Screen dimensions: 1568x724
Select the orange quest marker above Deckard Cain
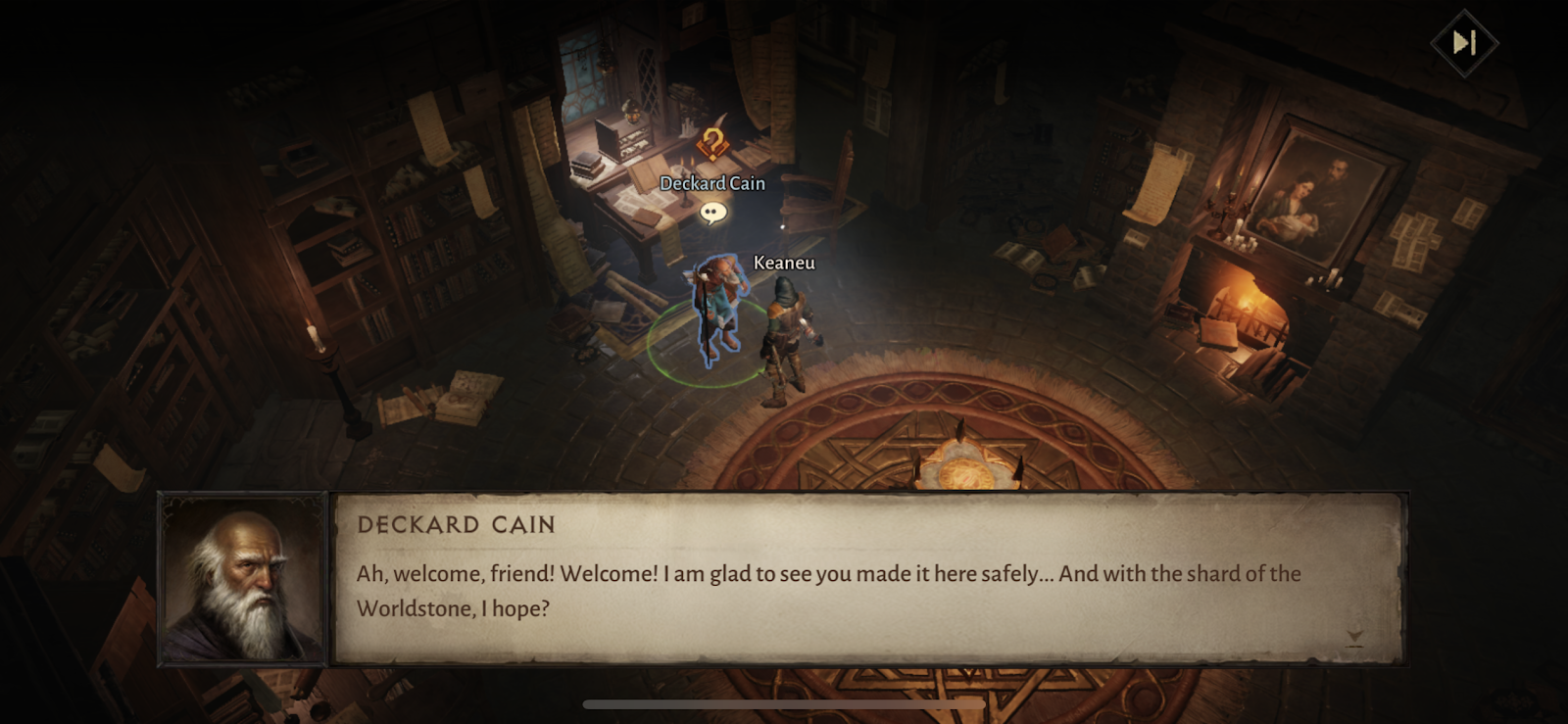tap(712, 145)
